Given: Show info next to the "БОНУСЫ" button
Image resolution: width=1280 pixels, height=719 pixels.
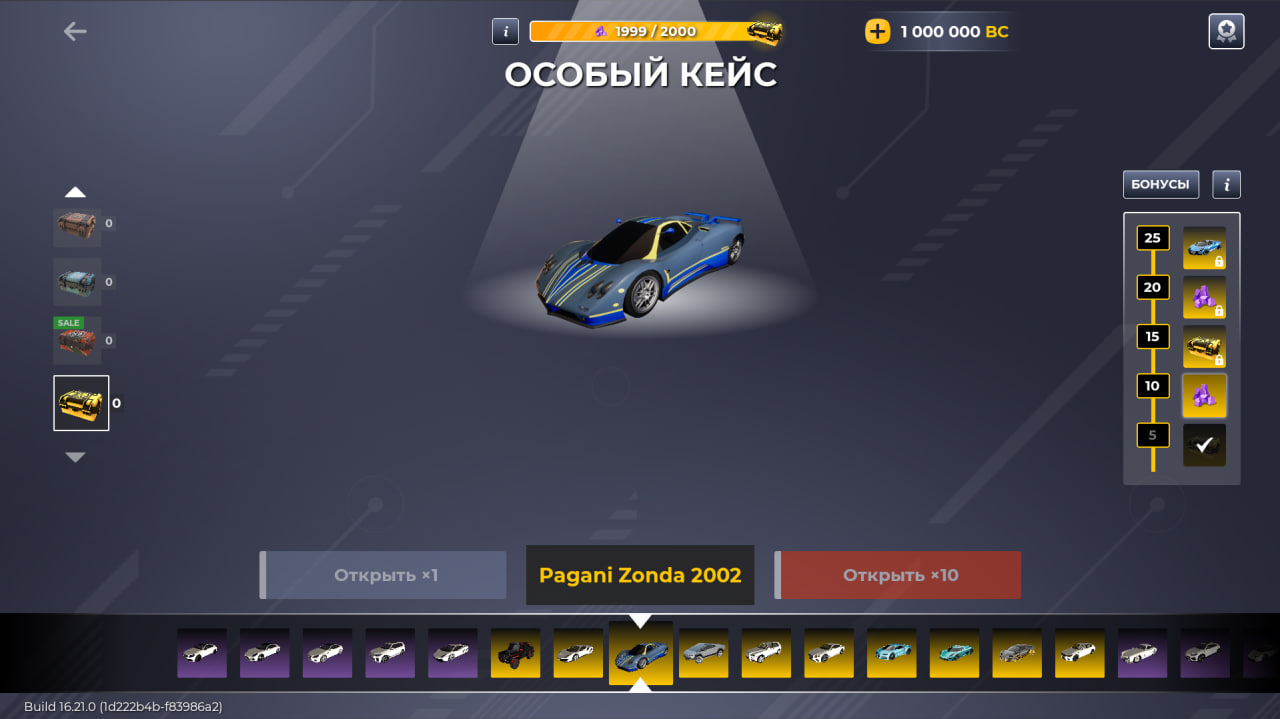Looking at the screenshot, I should (1226, 184).
